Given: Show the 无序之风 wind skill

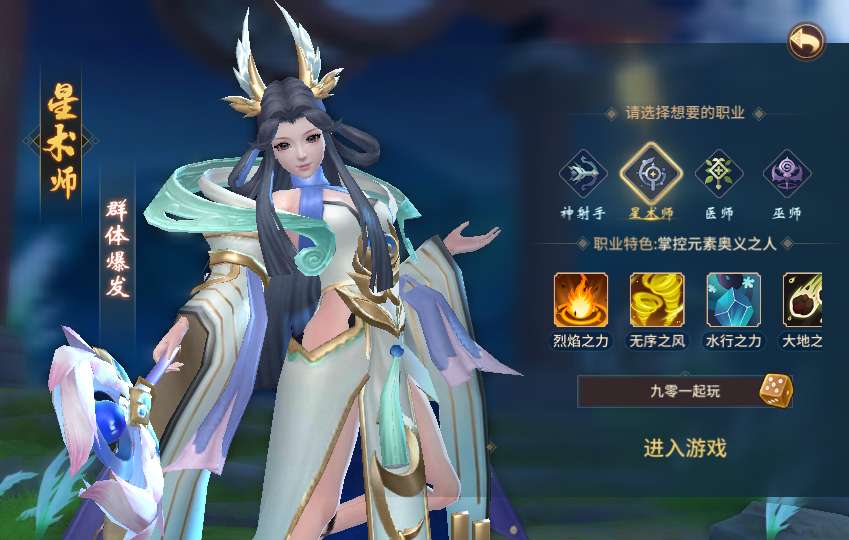Looking at the screenshot, I should pos(657,300).
